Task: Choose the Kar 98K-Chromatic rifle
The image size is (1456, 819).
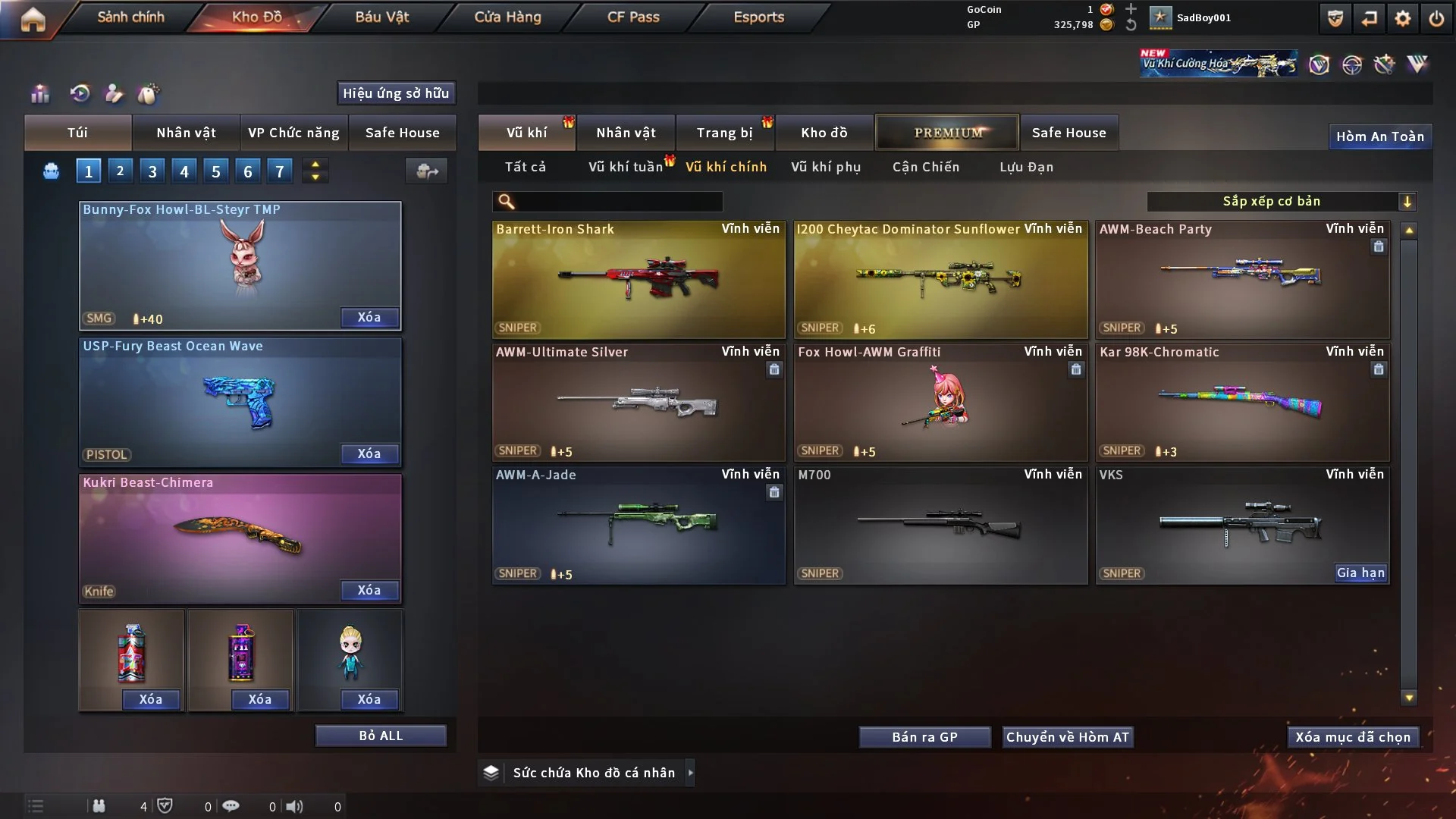Action: point(1242,402)
